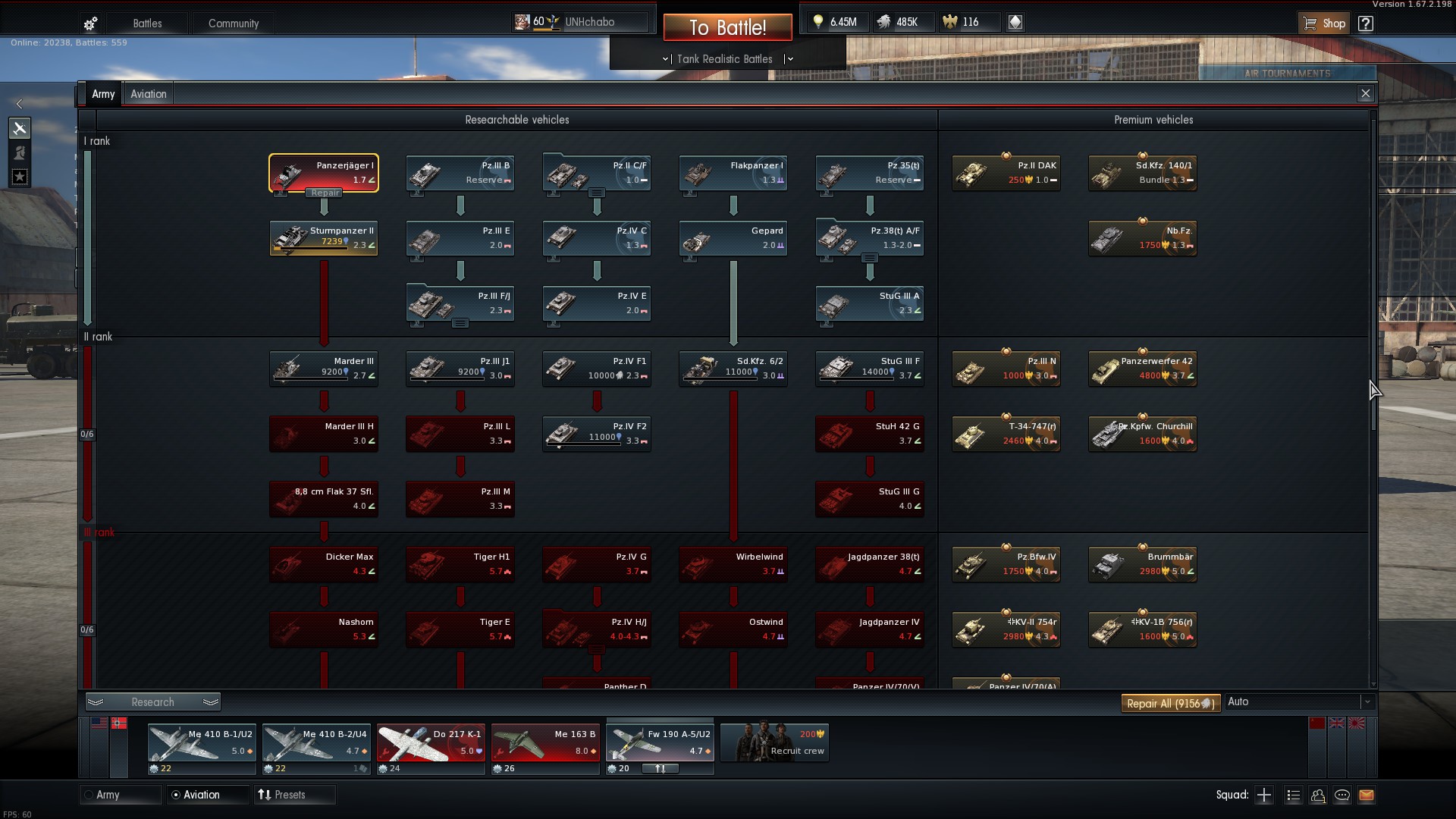This screenshot has height=819, width=1456.
Task: Click Repair All button
Action: pyautogui.click(x=1170, y=703)
